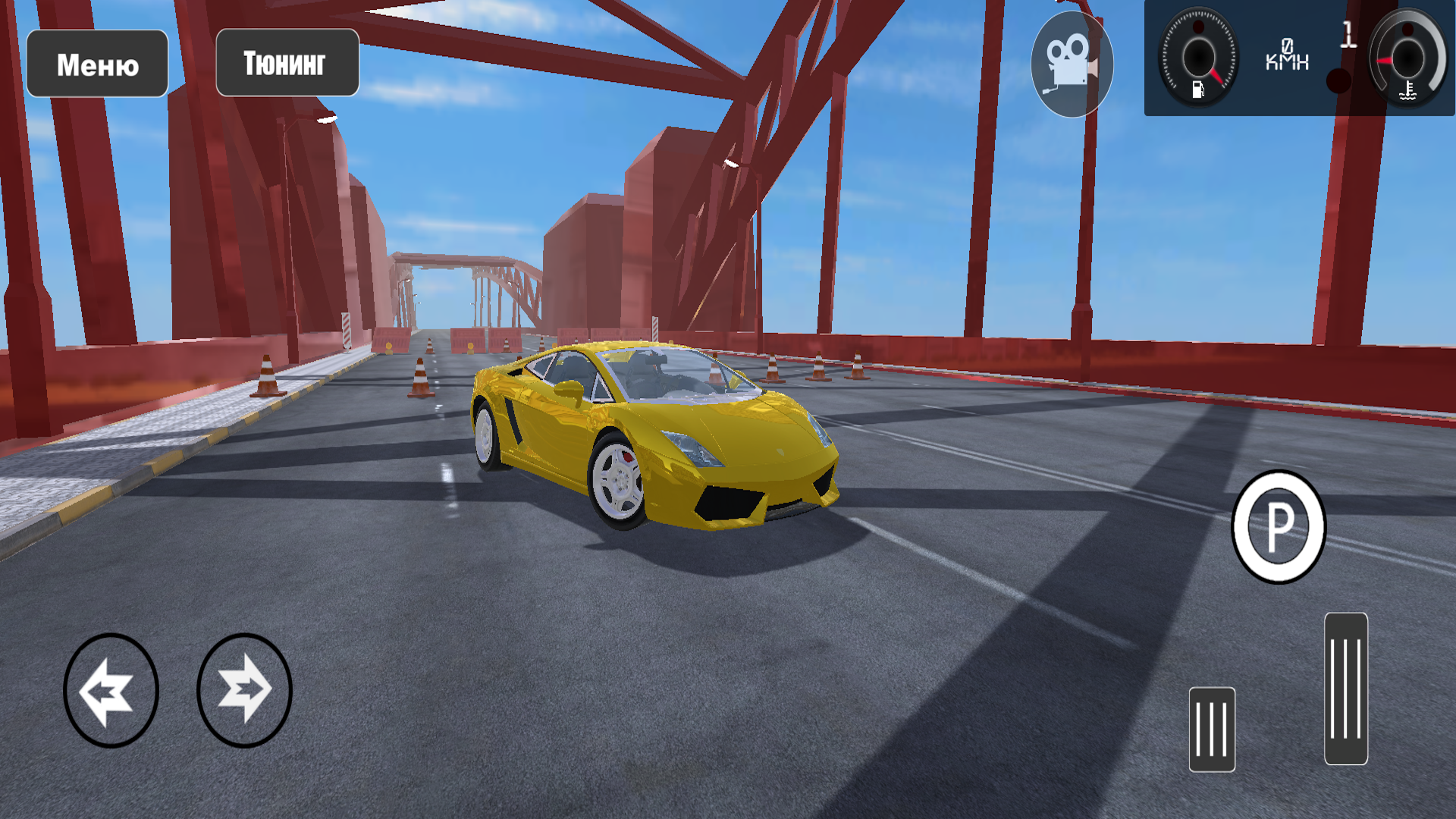Click the gear indicator showing 1
Image resolution: width=1456 pixels, height=819 pixels.
pos(1348,36)
